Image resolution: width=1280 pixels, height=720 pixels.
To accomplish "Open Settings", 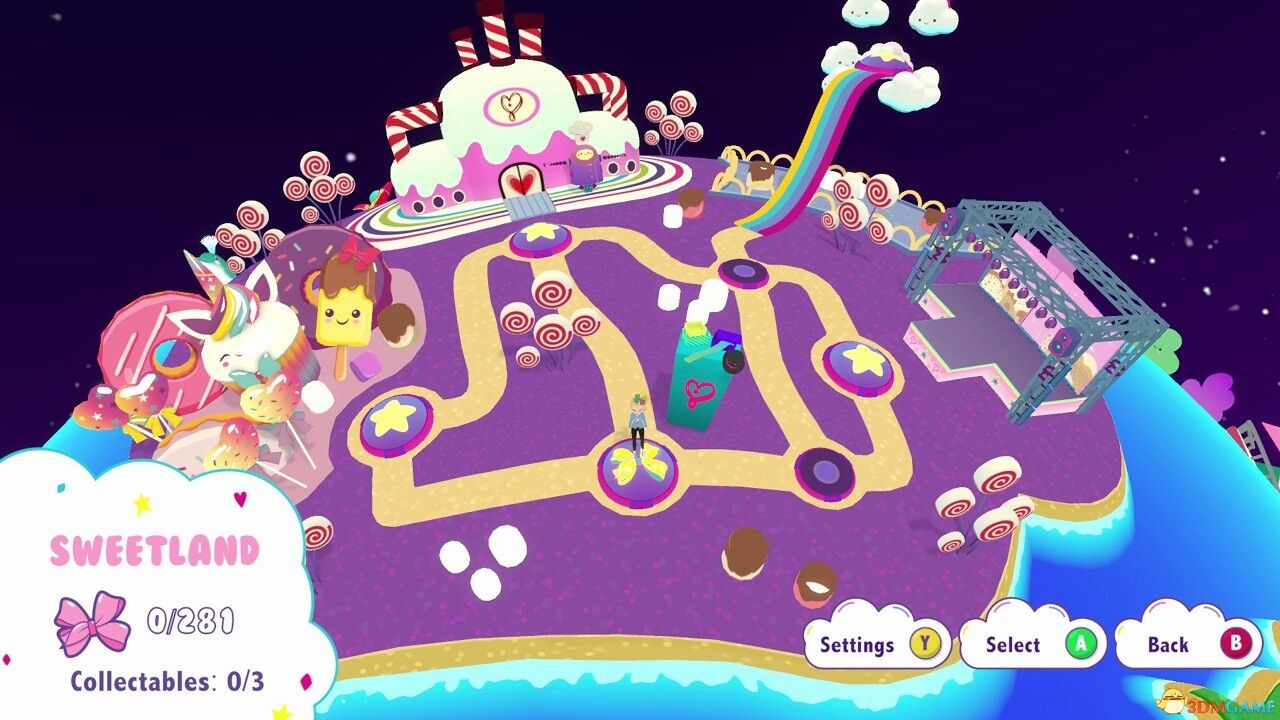I will coord(860,645).
